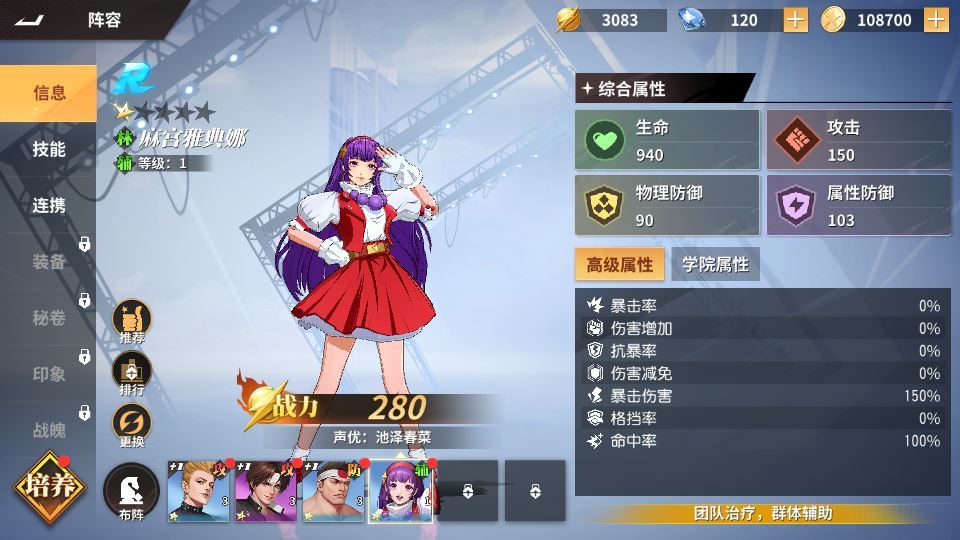The image size is (960, 540).
Task: Tap the 更换 swap fighter icon
Action: point(132,425)
